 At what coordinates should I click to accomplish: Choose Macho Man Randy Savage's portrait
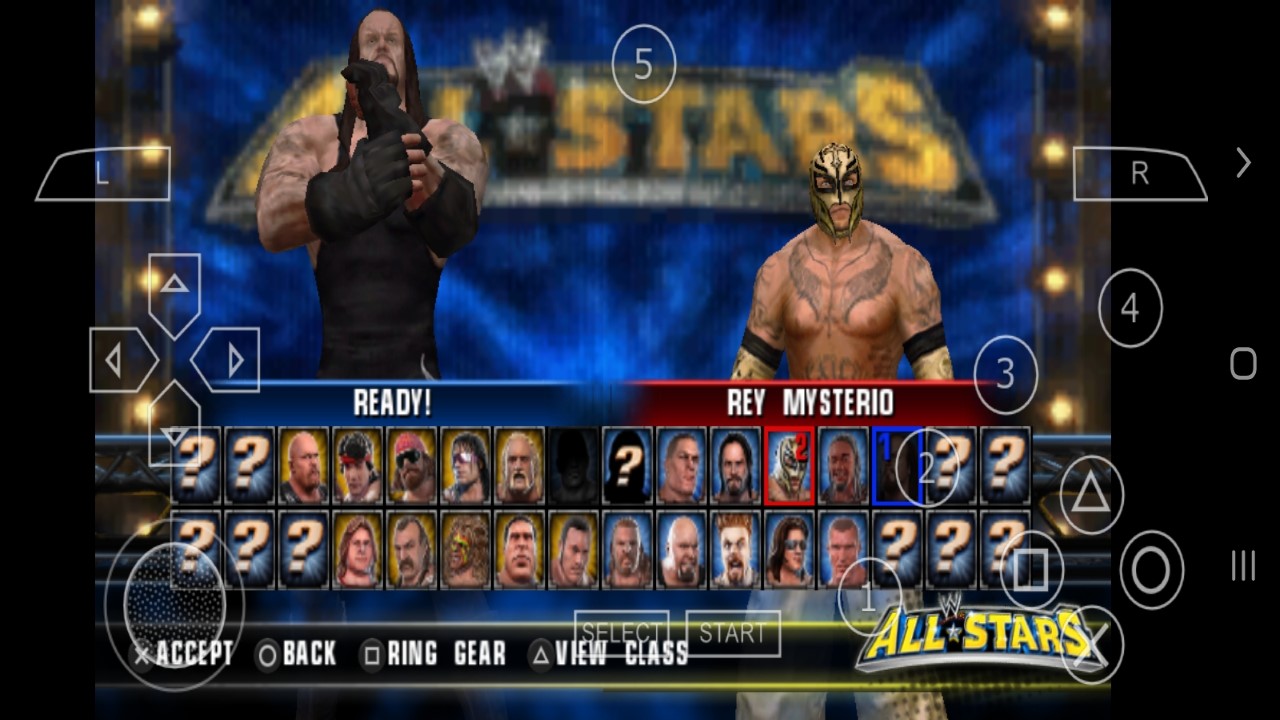412,466
